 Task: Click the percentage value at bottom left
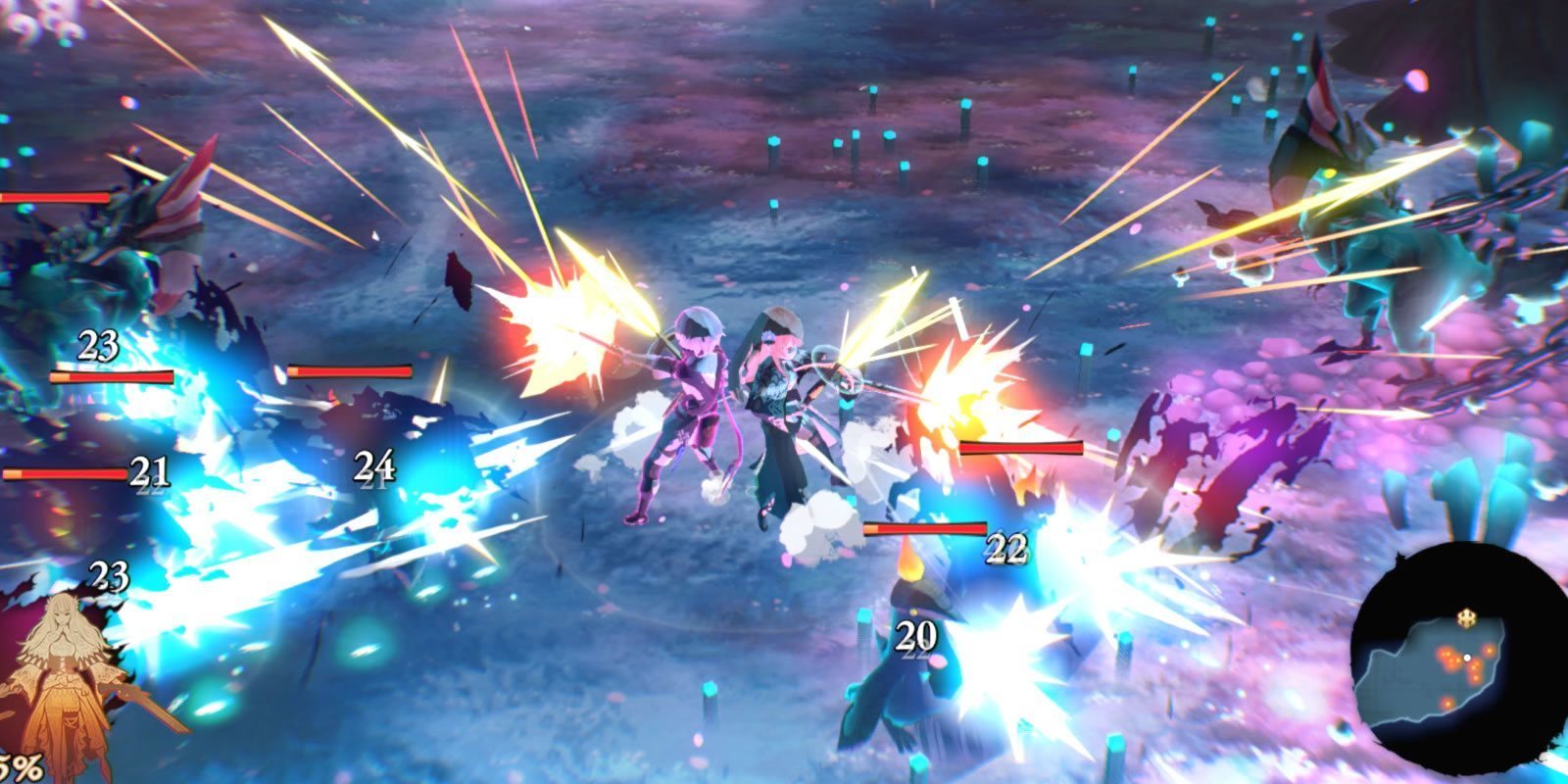click(x=18, y=763)
